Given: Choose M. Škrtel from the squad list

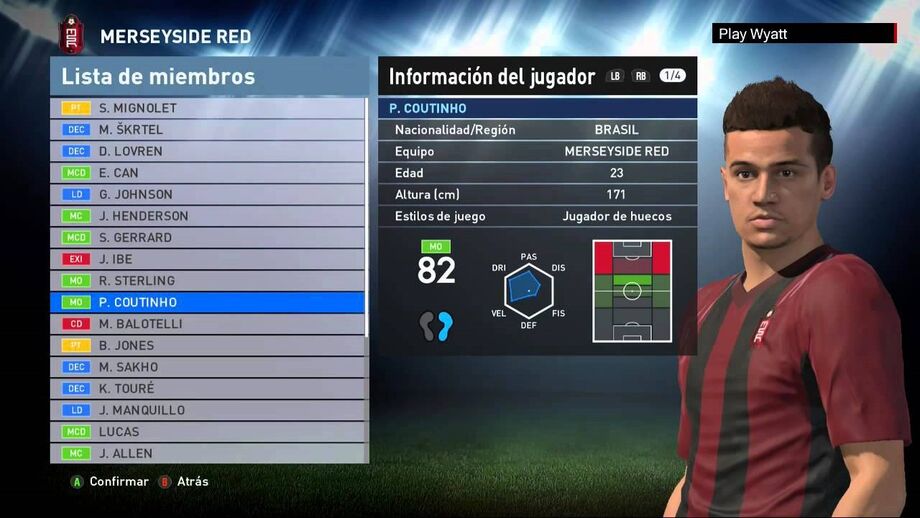Looking at the screenshot, I should click(x=208, y=130).
